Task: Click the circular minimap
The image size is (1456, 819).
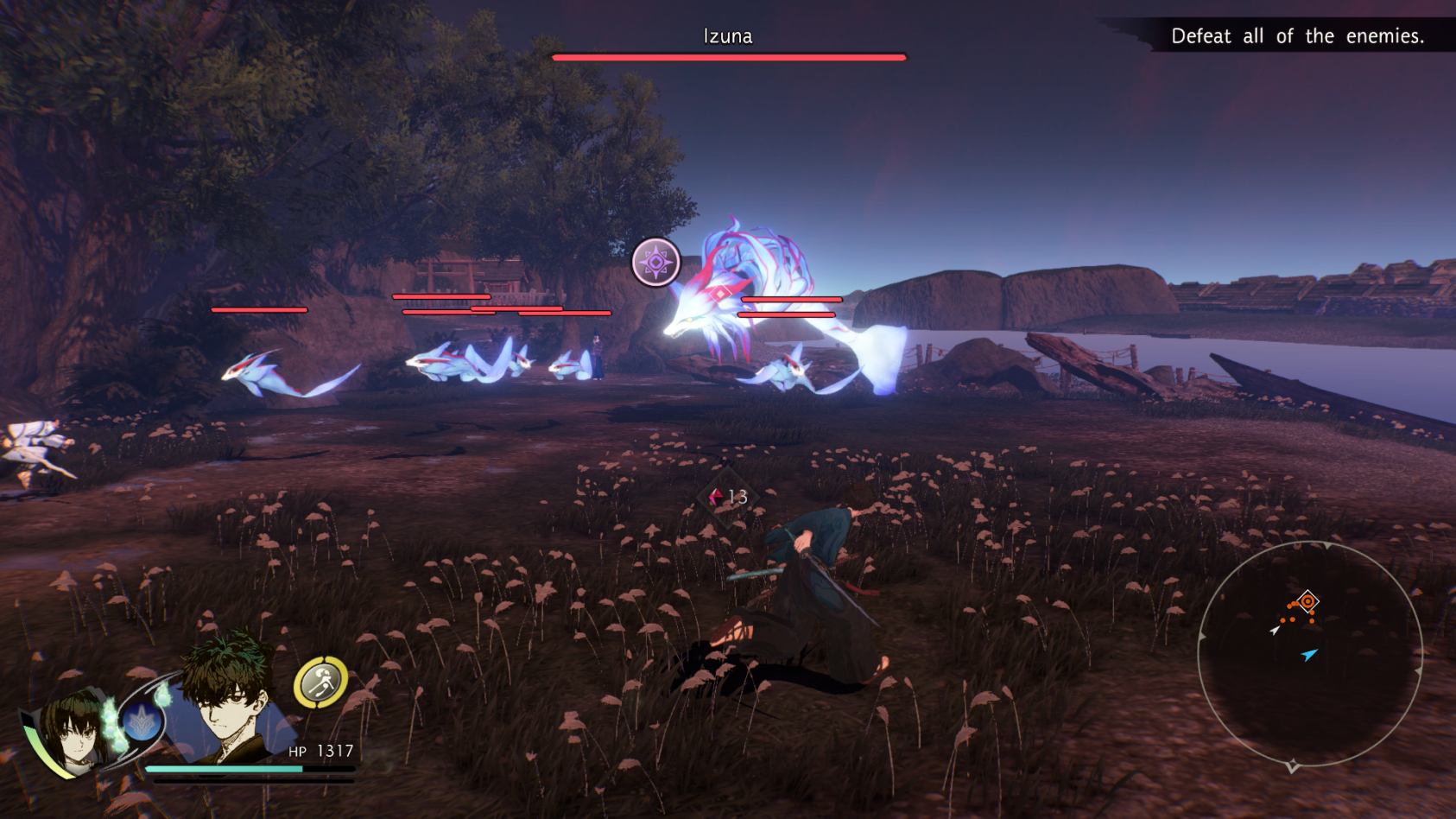Action: click(x=1309, y=653)
